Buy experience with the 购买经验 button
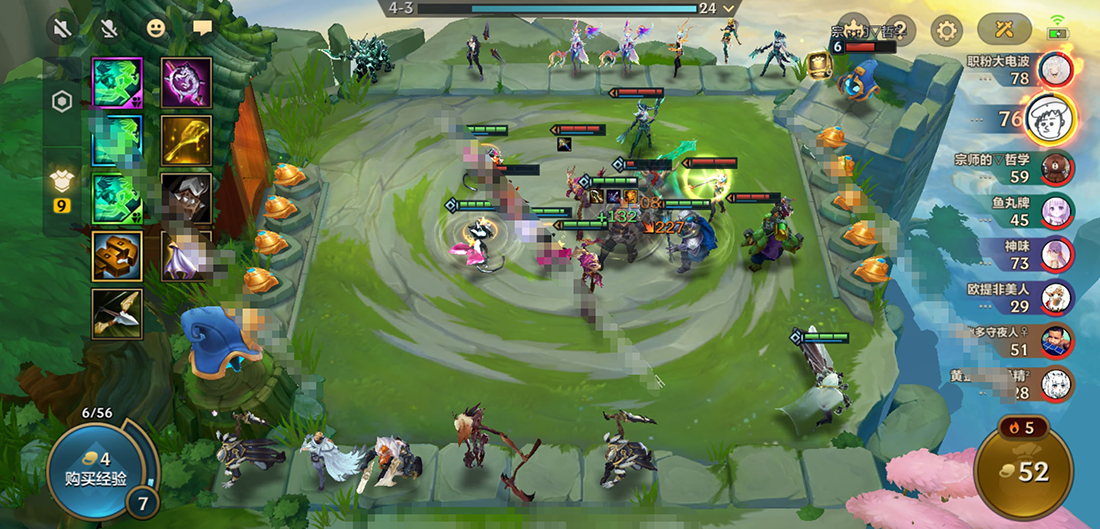Viewport: 1100px width, 529px height. point(92,468)
